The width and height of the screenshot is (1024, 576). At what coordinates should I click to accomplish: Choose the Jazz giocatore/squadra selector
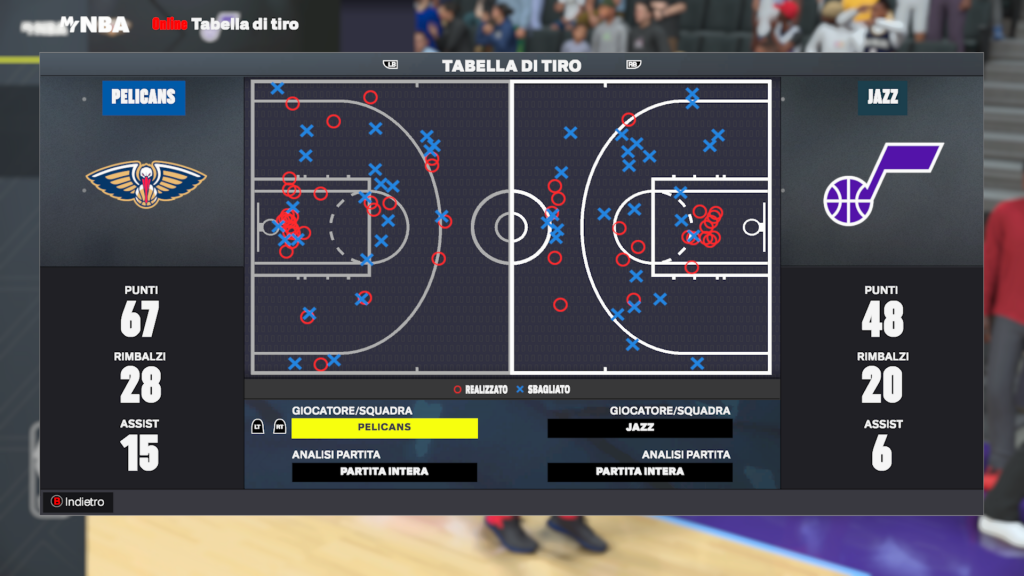[x=640, y=428]
